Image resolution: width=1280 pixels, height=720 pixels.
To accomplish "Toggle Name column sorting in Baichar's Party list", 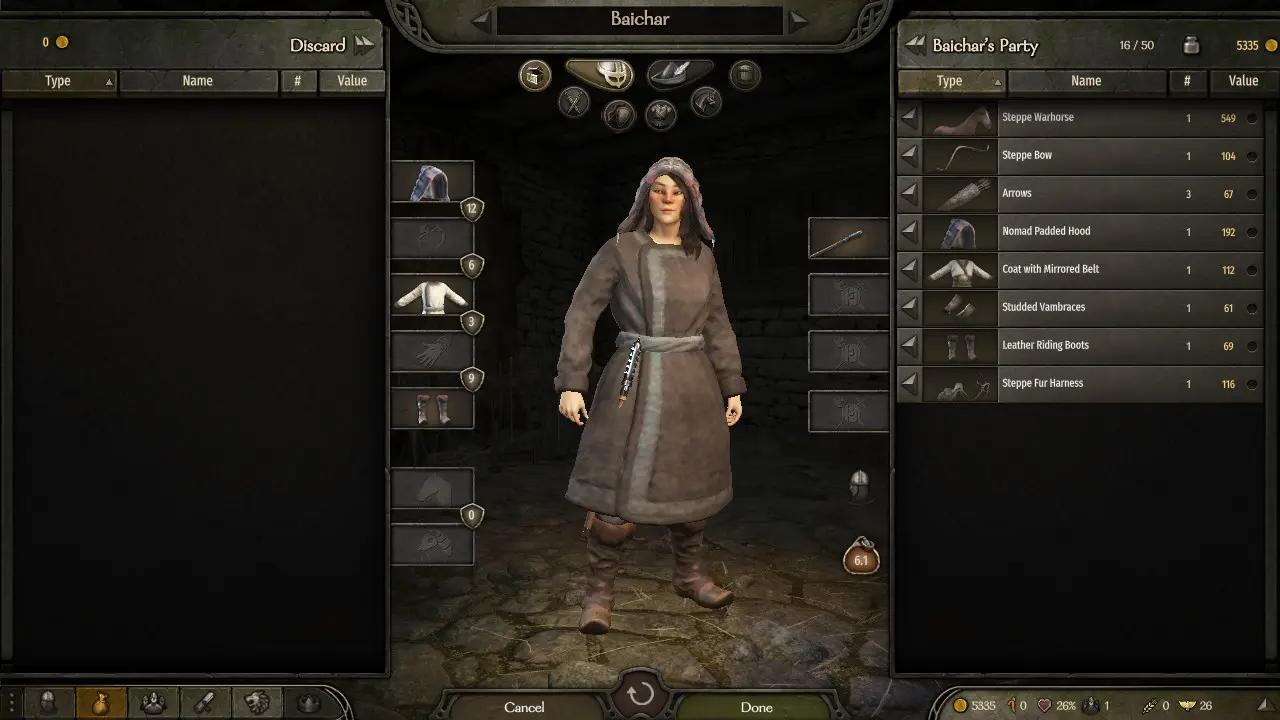I will point(1086,81).
